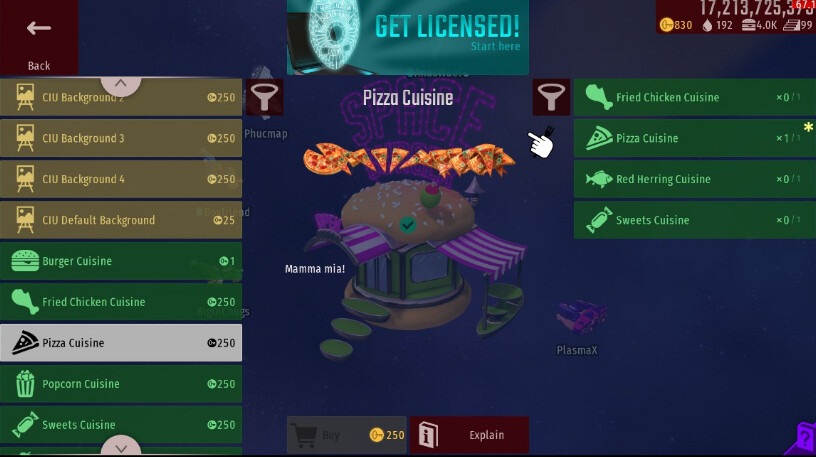This screenshot has width=816, height=457.
Task: Pick Fried Chicken Cuisine in the shop list
Action: (x=121, y=302)
